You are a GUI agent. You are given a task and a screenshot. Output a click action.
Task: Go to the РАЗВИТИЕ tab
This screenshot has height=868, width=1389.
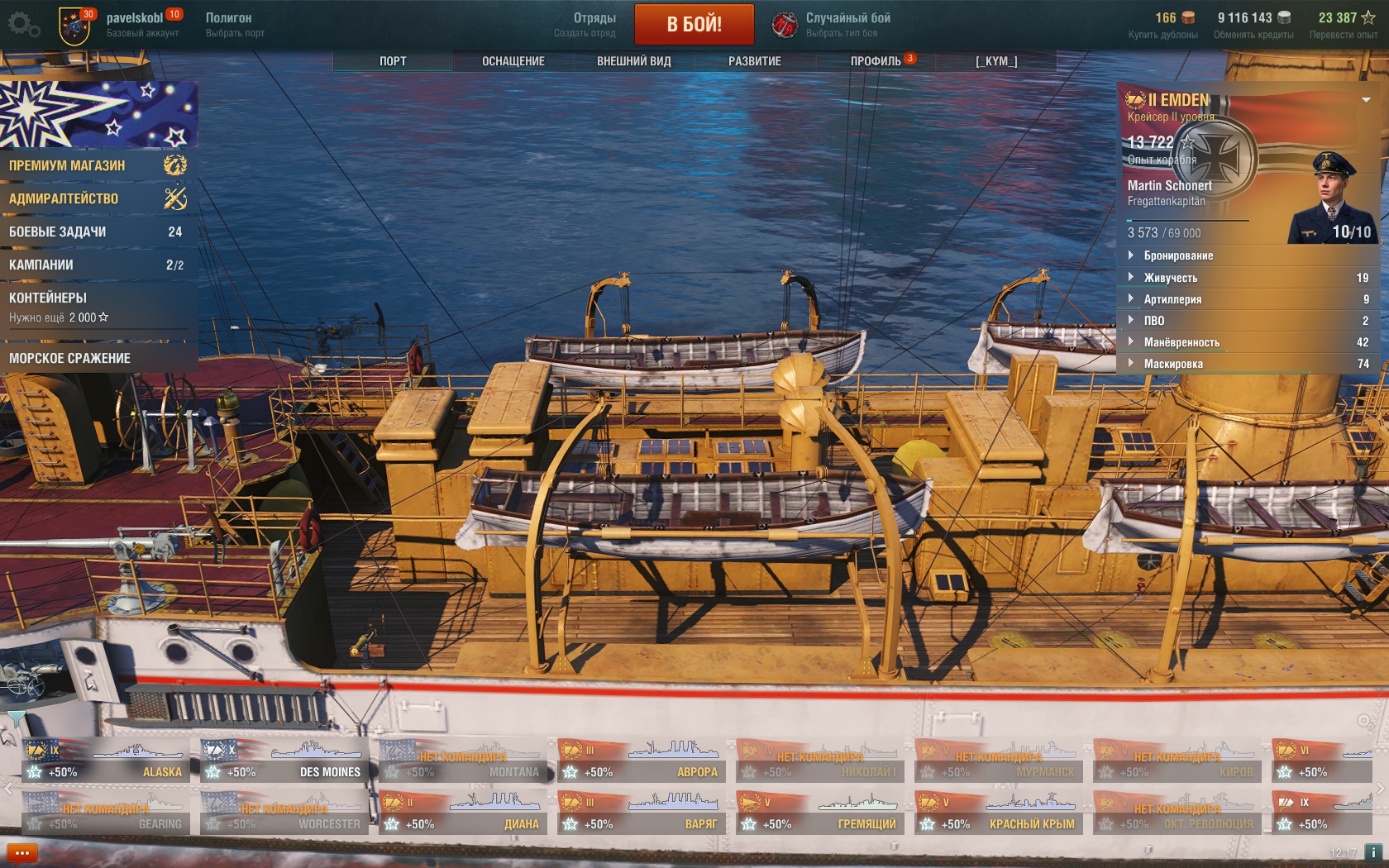[754, 61]
